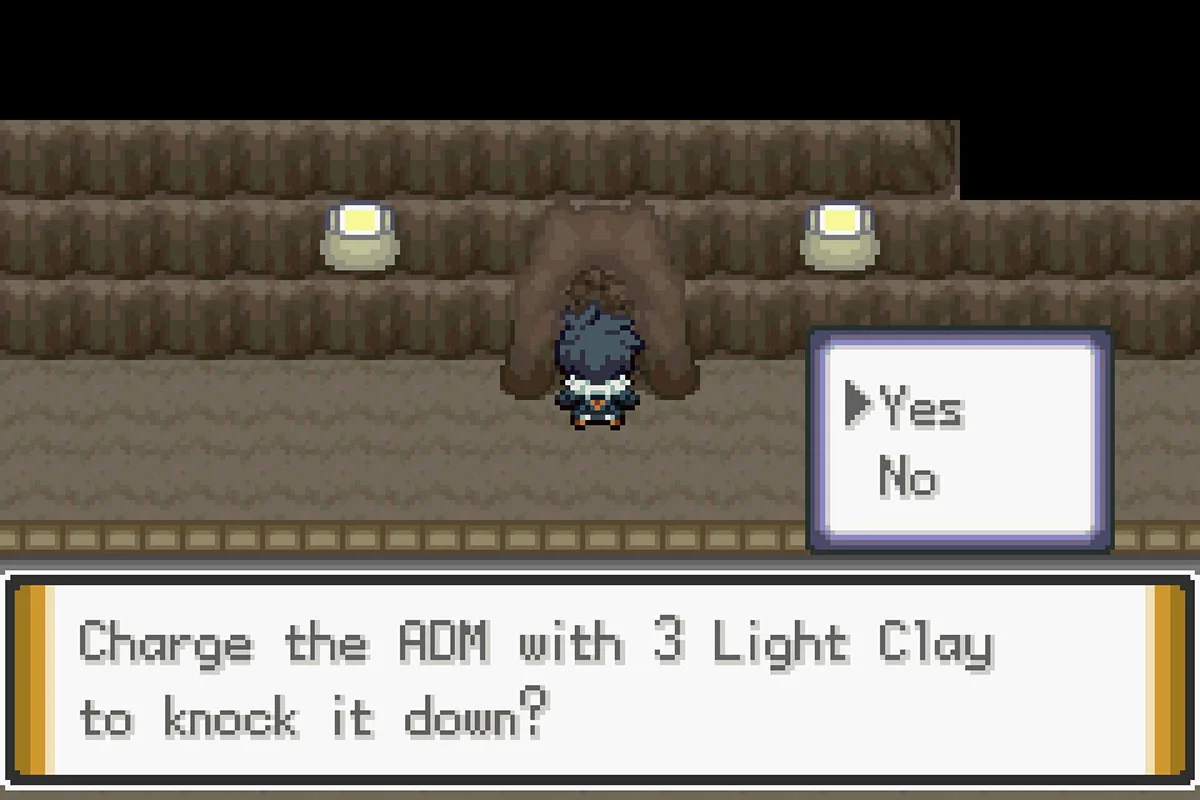Screen dimensions: 1200x800
Task: Choose Yes to charge the ADM
Action: [921, 407]
